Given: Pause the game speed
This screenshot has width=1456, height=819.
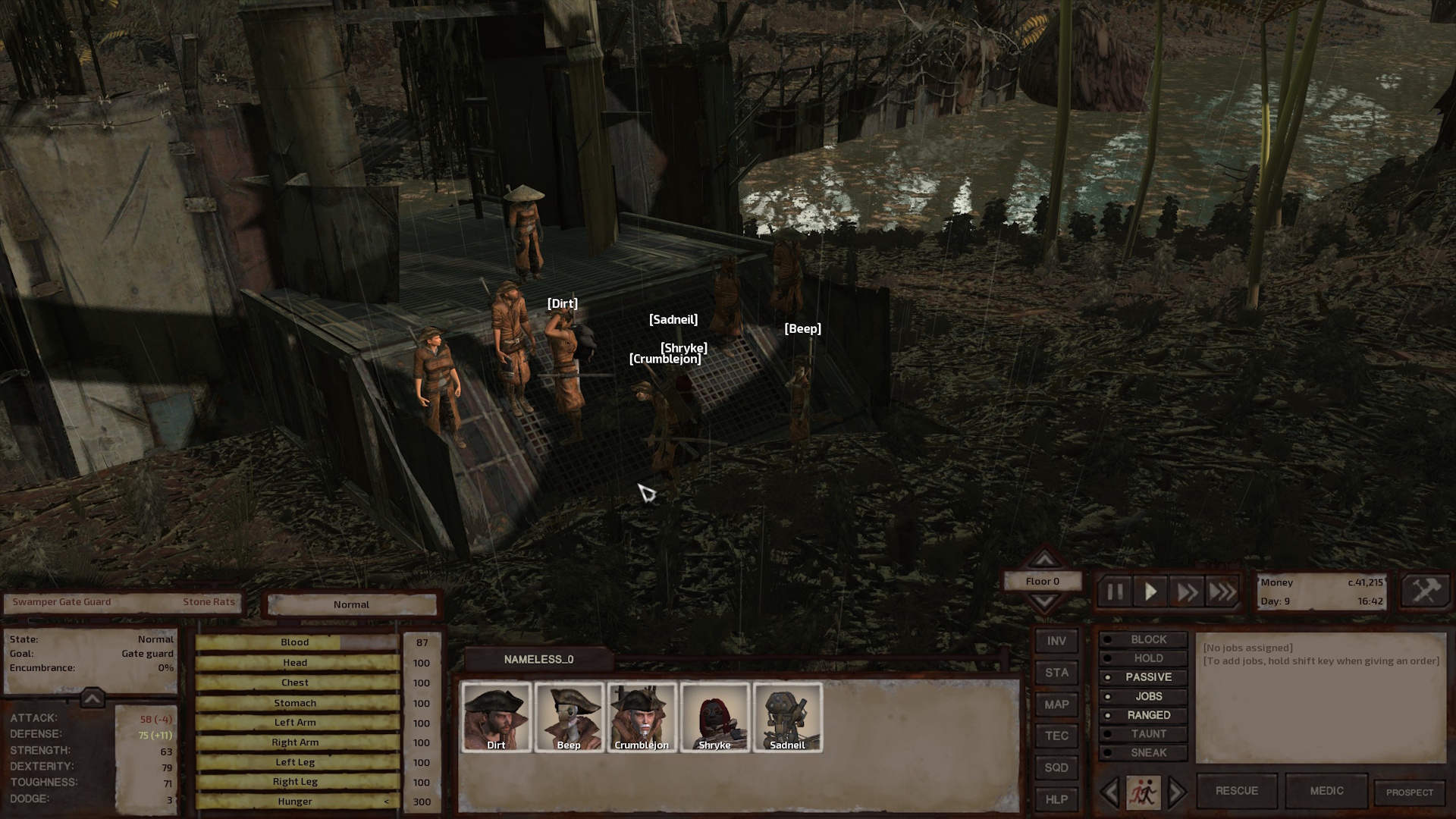Looking at the screenshot, I should click(1115, 592).
